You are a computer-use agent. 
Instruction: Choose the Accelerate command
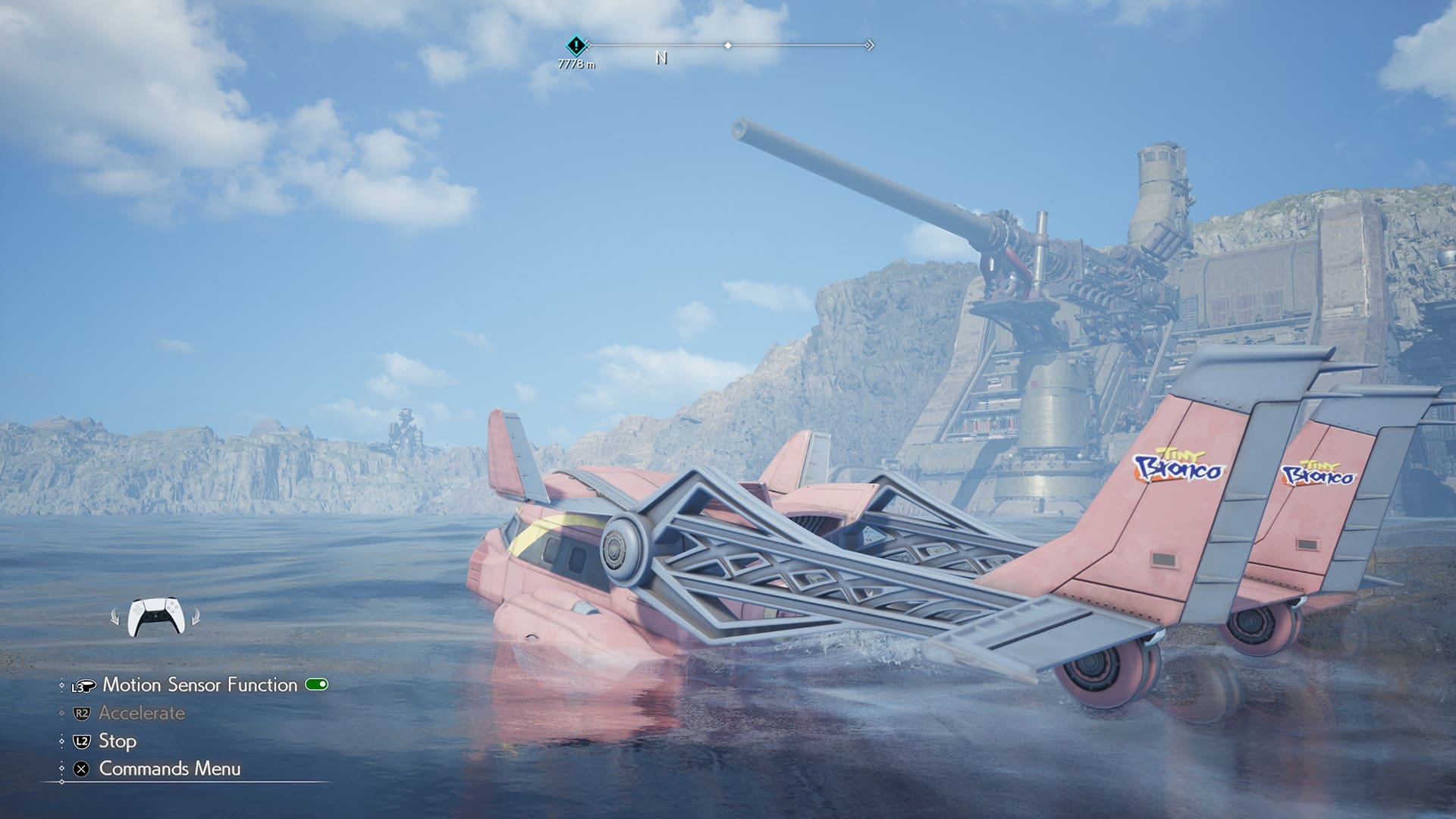point(141,713)
